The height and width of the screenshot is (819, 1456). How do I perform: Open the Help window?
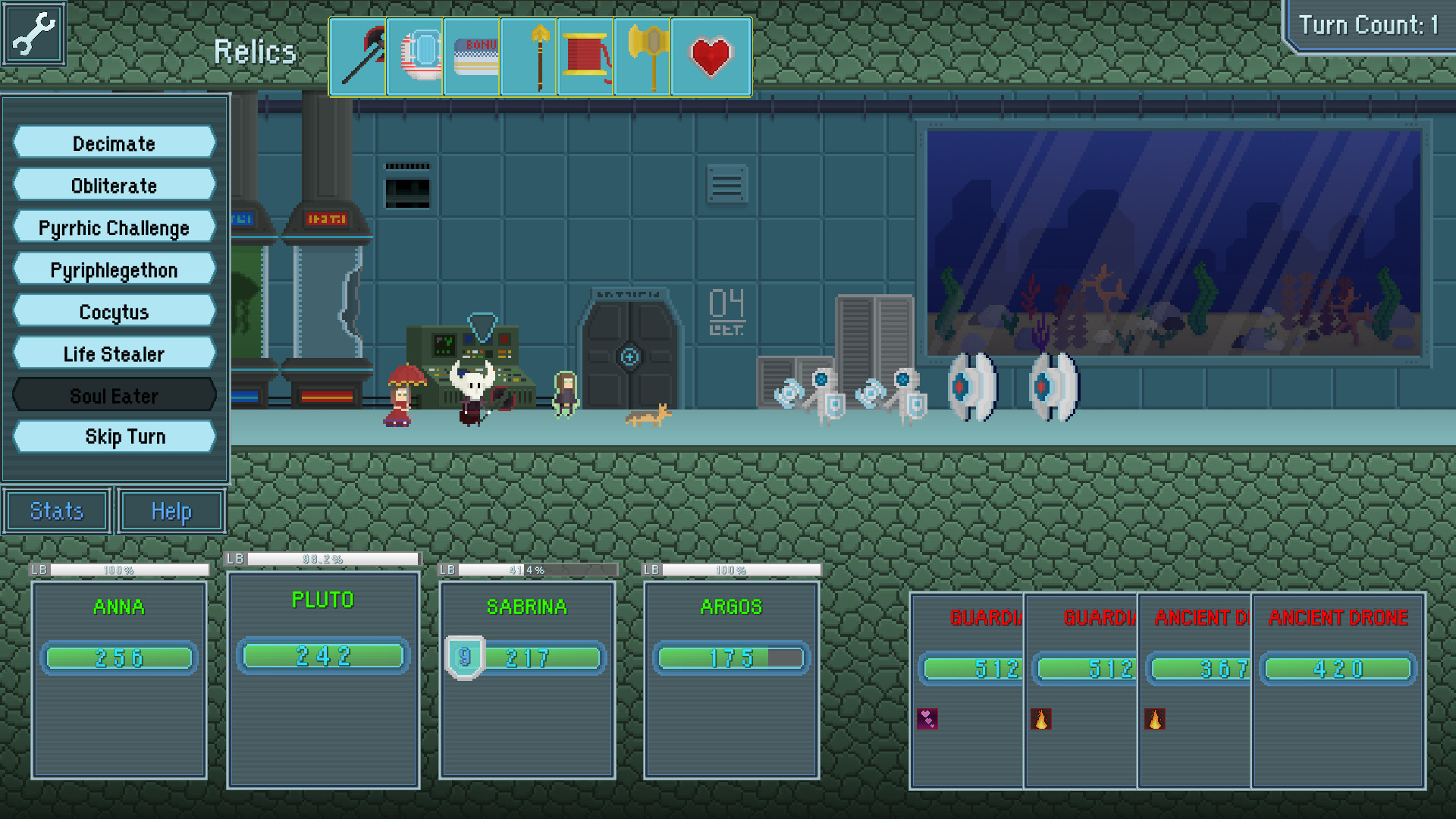pyautogui.click(x=170, y=510)
